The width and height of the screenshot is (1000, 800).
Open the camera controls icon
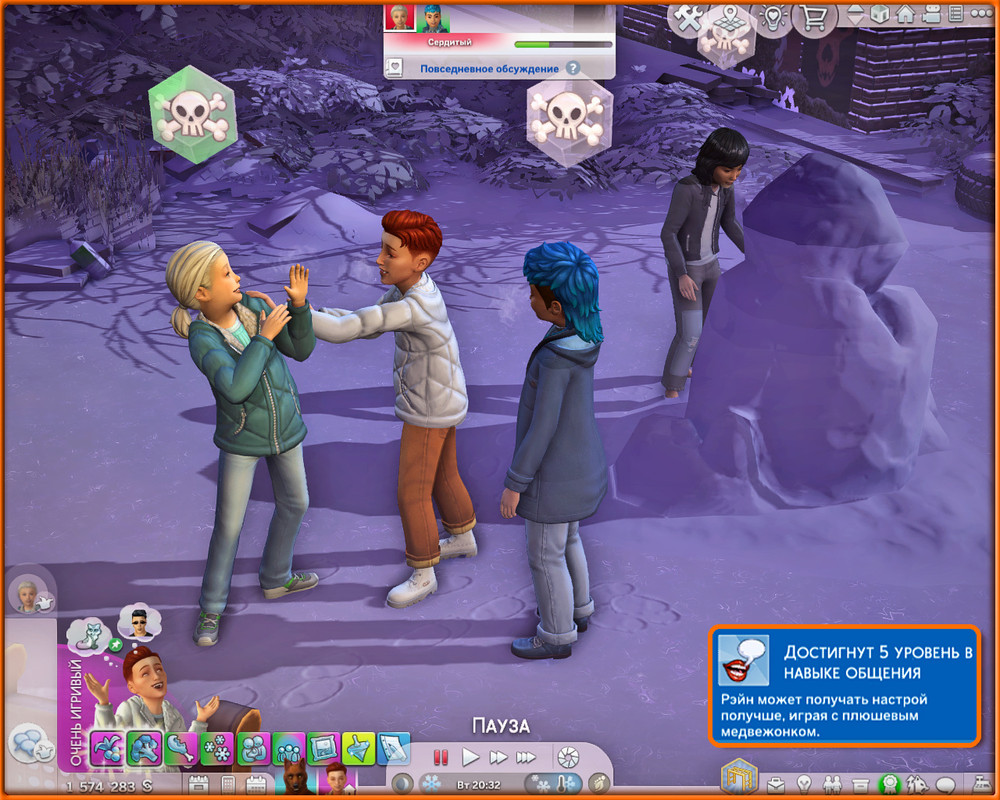(930, 16)
